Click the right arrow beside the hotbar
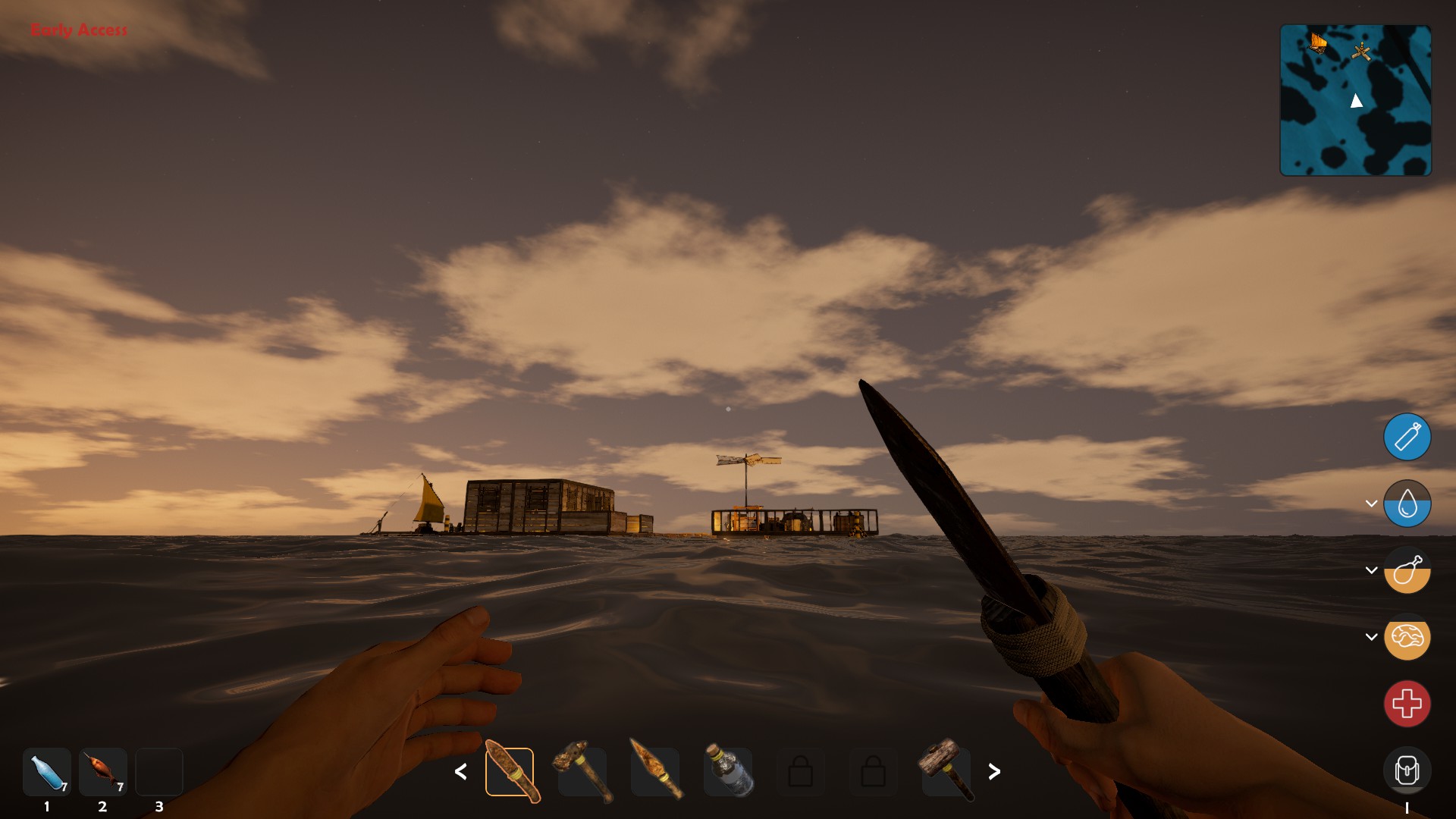Viewport: 1456px width, 819px height. (994, 772)
